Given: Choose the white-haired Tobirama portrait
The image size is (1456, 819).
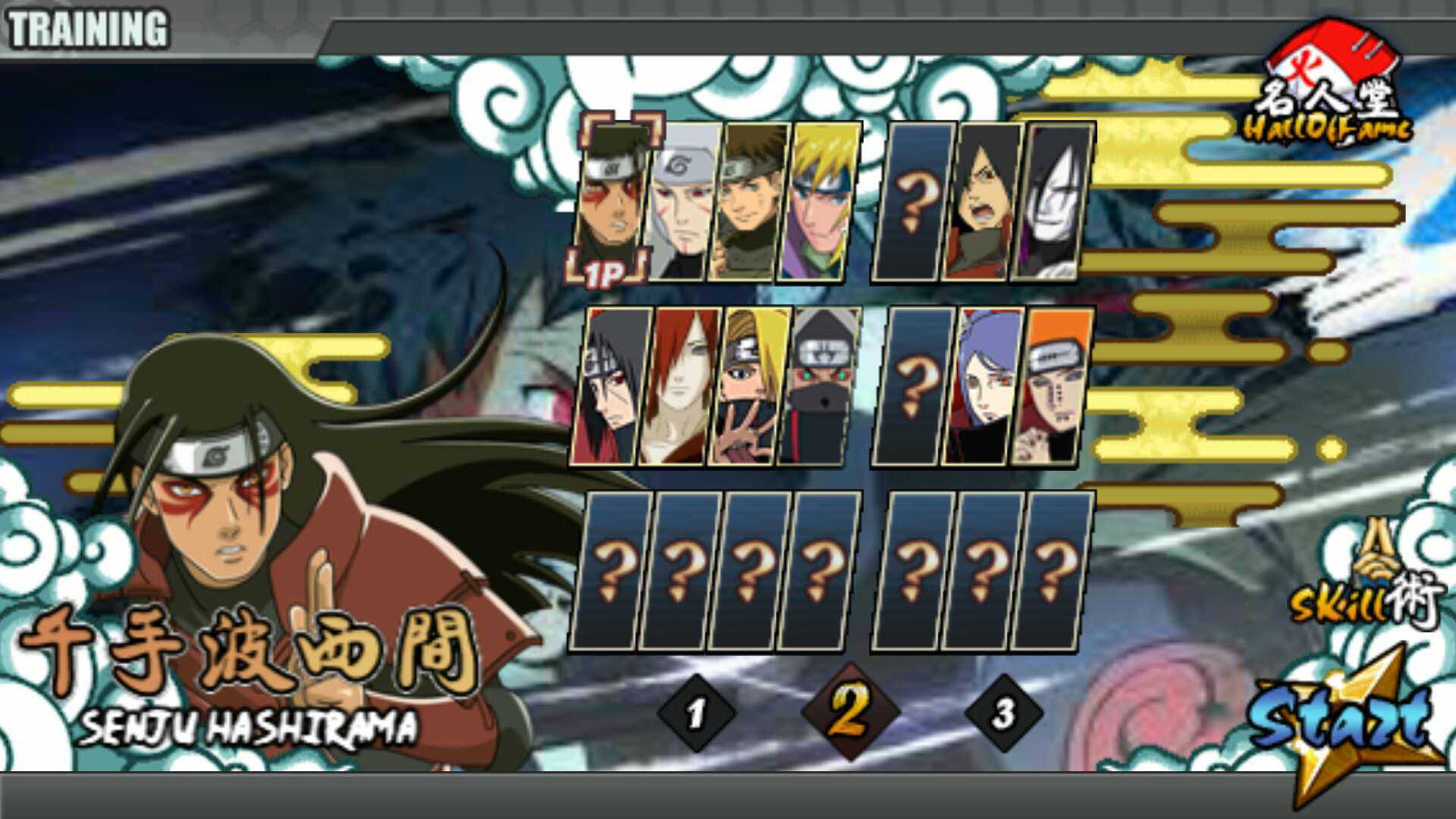Looking at the screenshot, I should point(681,201).
